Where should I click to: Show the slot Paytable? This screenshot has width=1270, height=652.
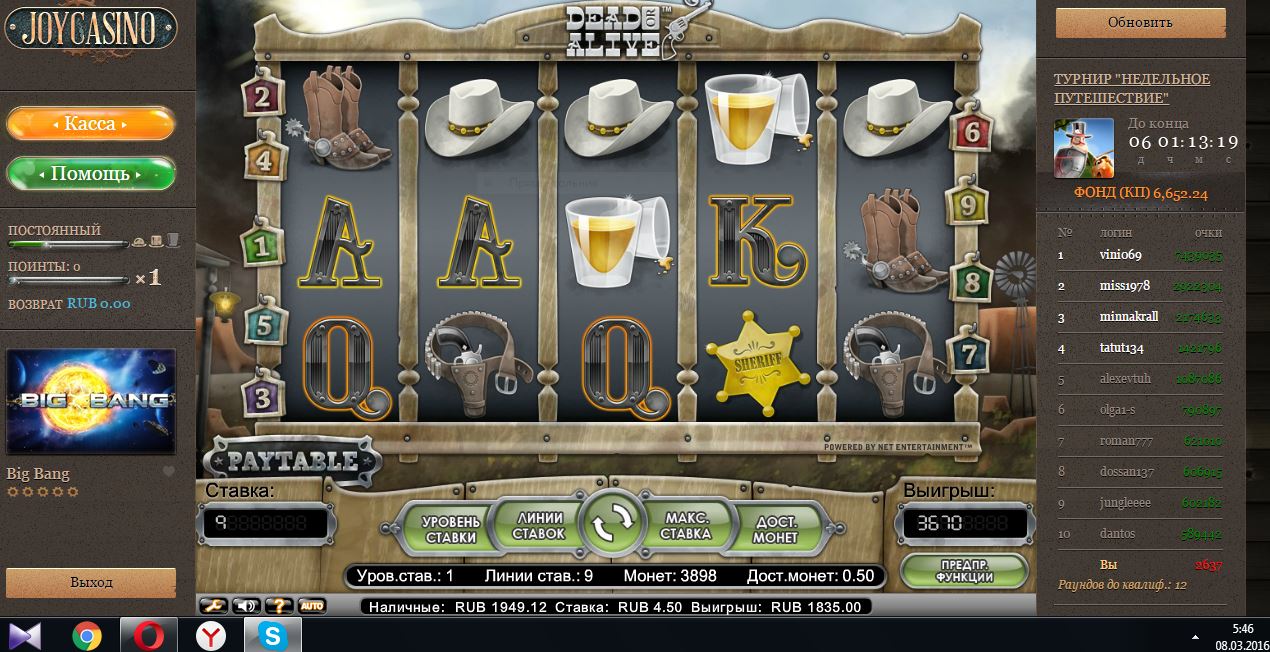293,461
